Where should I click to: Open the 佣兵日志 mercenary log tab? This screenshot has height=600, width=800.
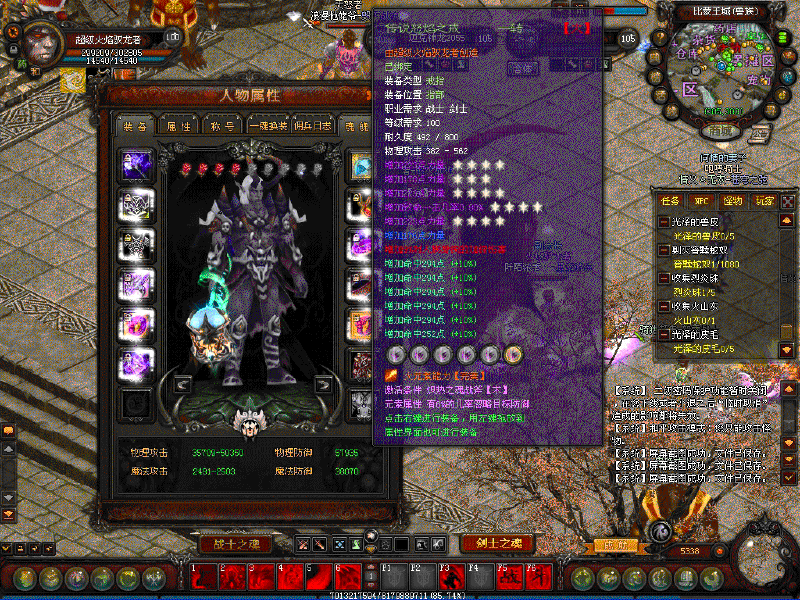[314, 127]
